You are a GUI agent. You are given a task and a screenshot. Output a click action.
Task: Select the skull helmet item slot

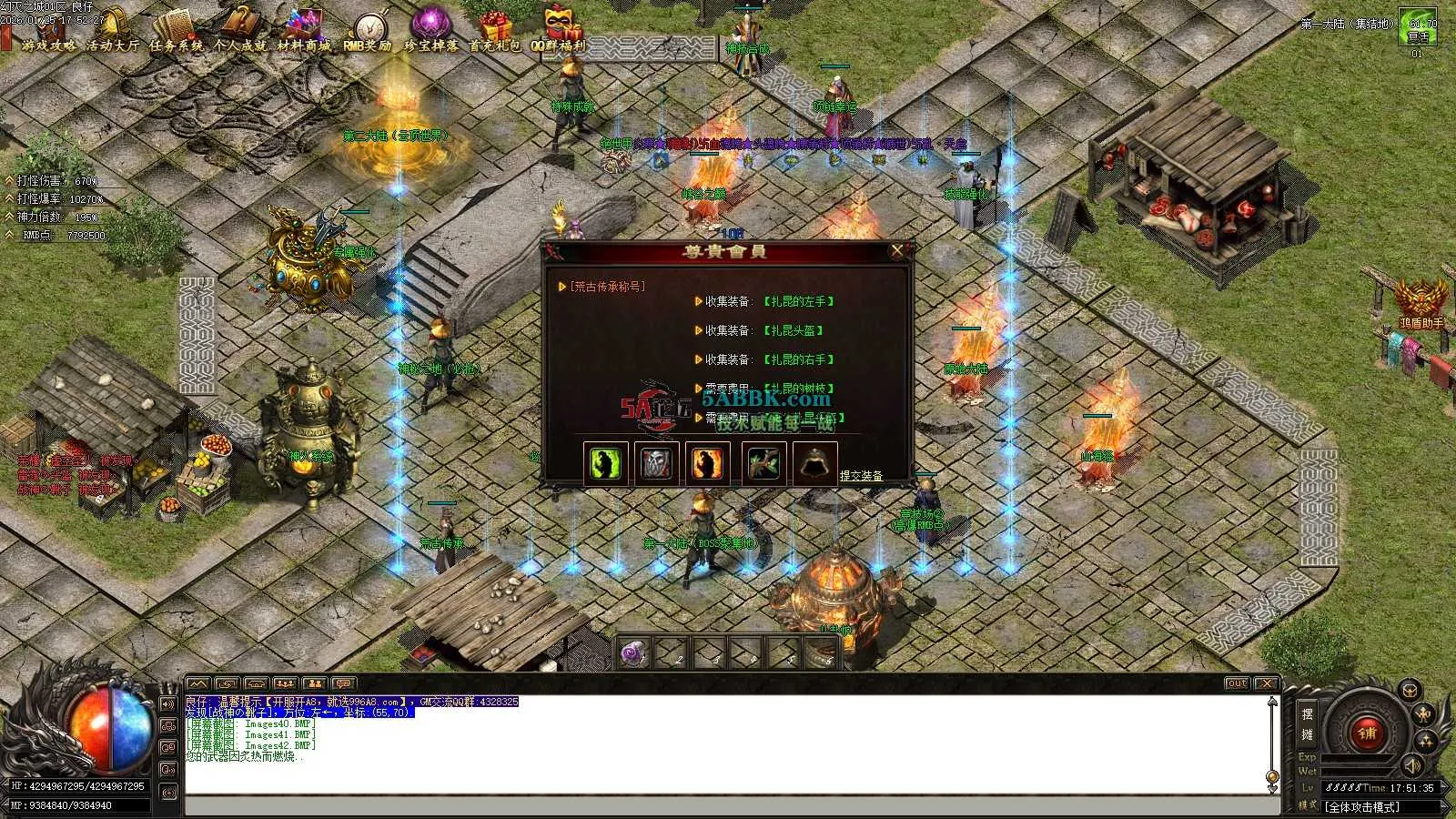657,464
